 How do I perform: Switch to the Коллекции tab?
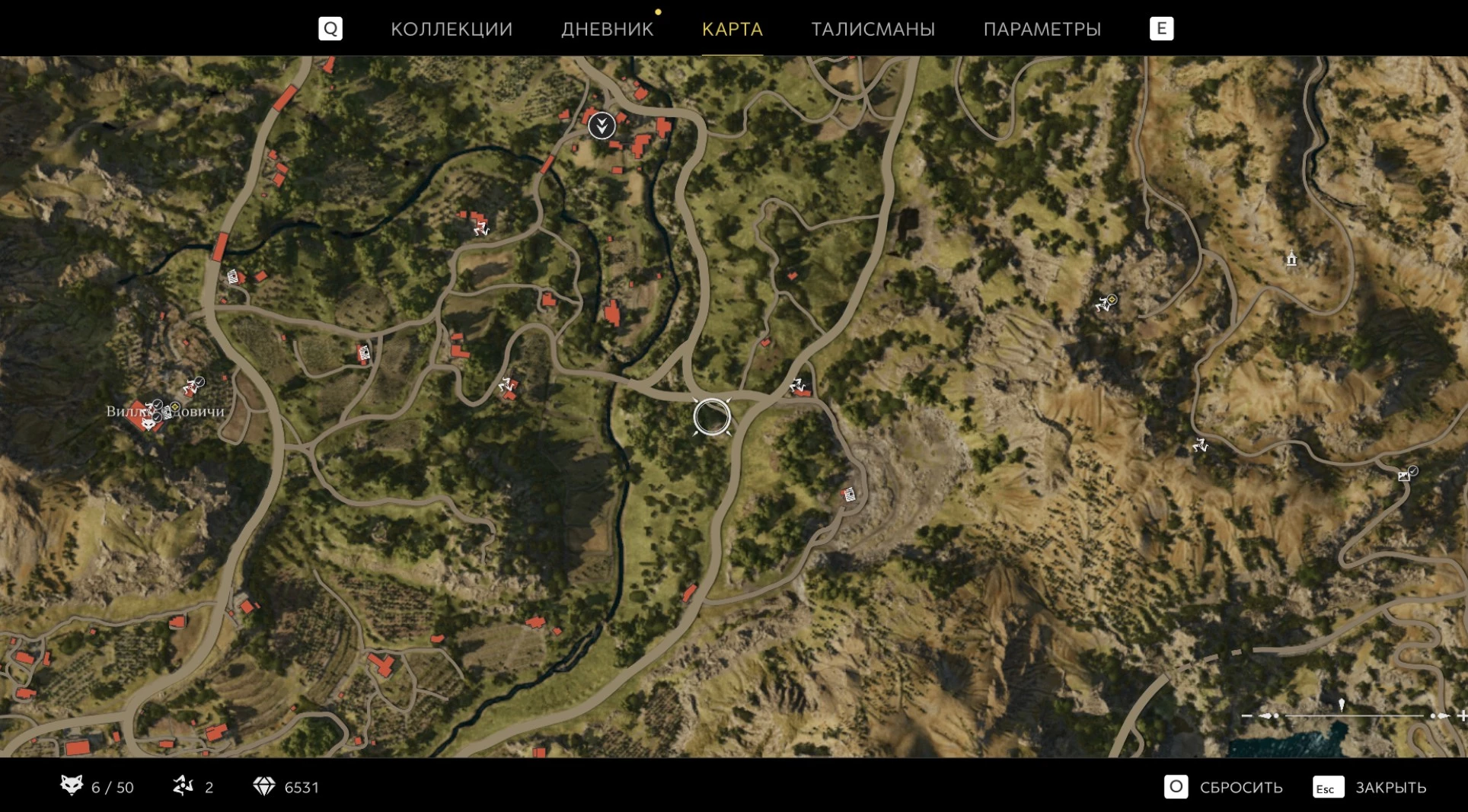pyautogui.click(x=452, y=29)
